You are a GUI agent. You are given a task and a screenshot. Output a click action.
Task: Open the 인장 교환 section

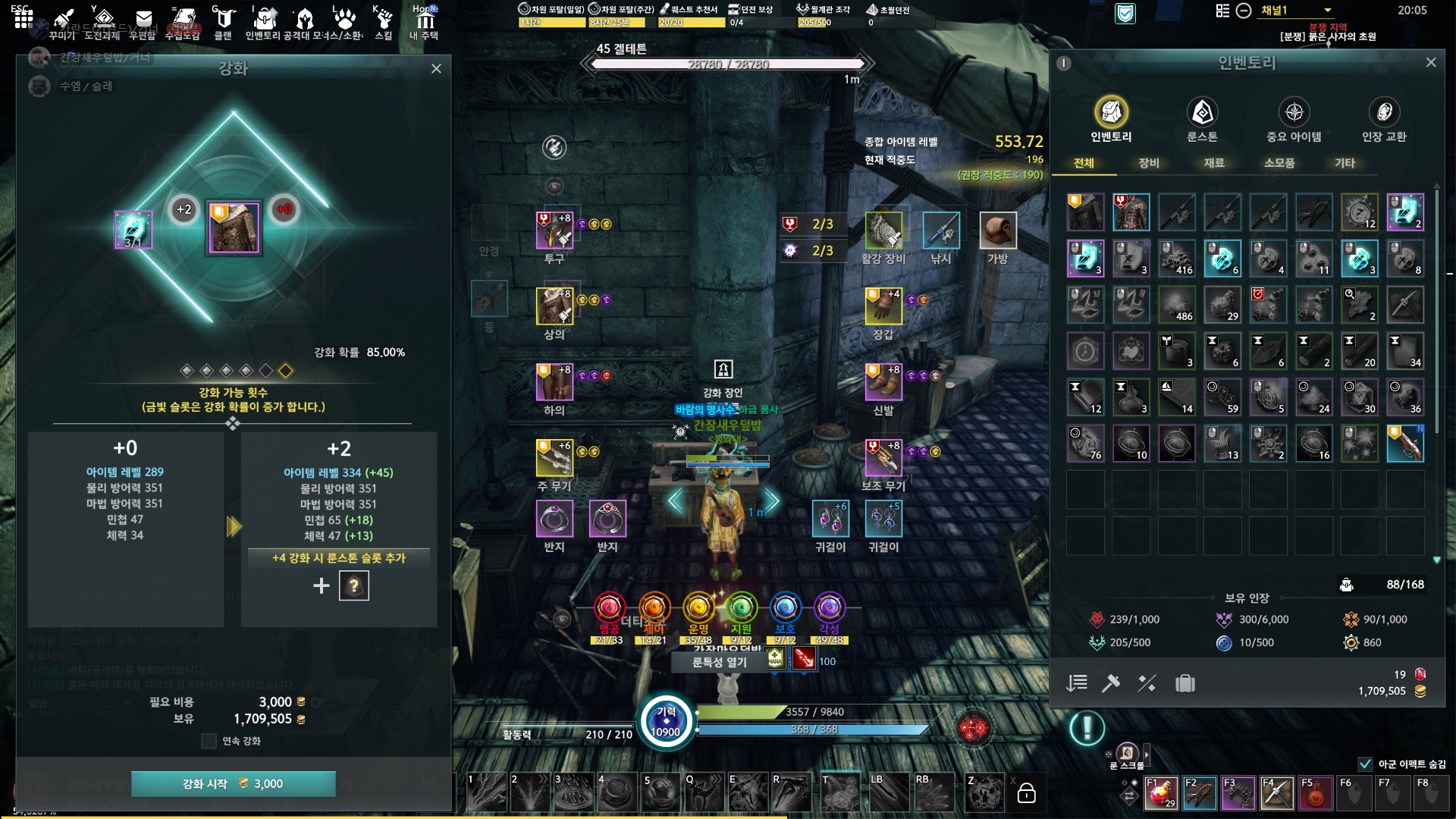tap(1384, 121)
